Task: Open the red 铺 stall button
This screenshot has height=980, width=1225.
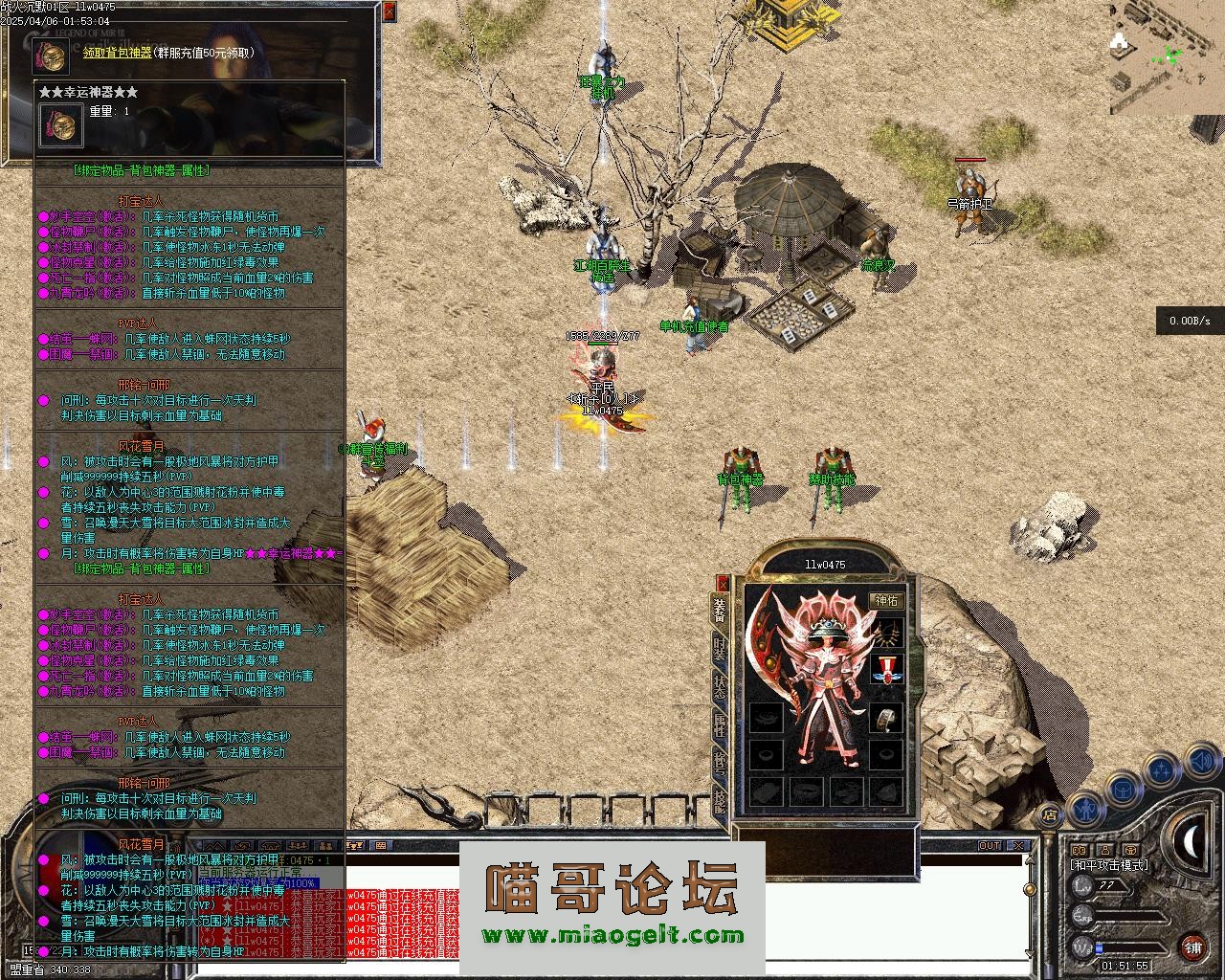Action: [x=1192, y=947]
